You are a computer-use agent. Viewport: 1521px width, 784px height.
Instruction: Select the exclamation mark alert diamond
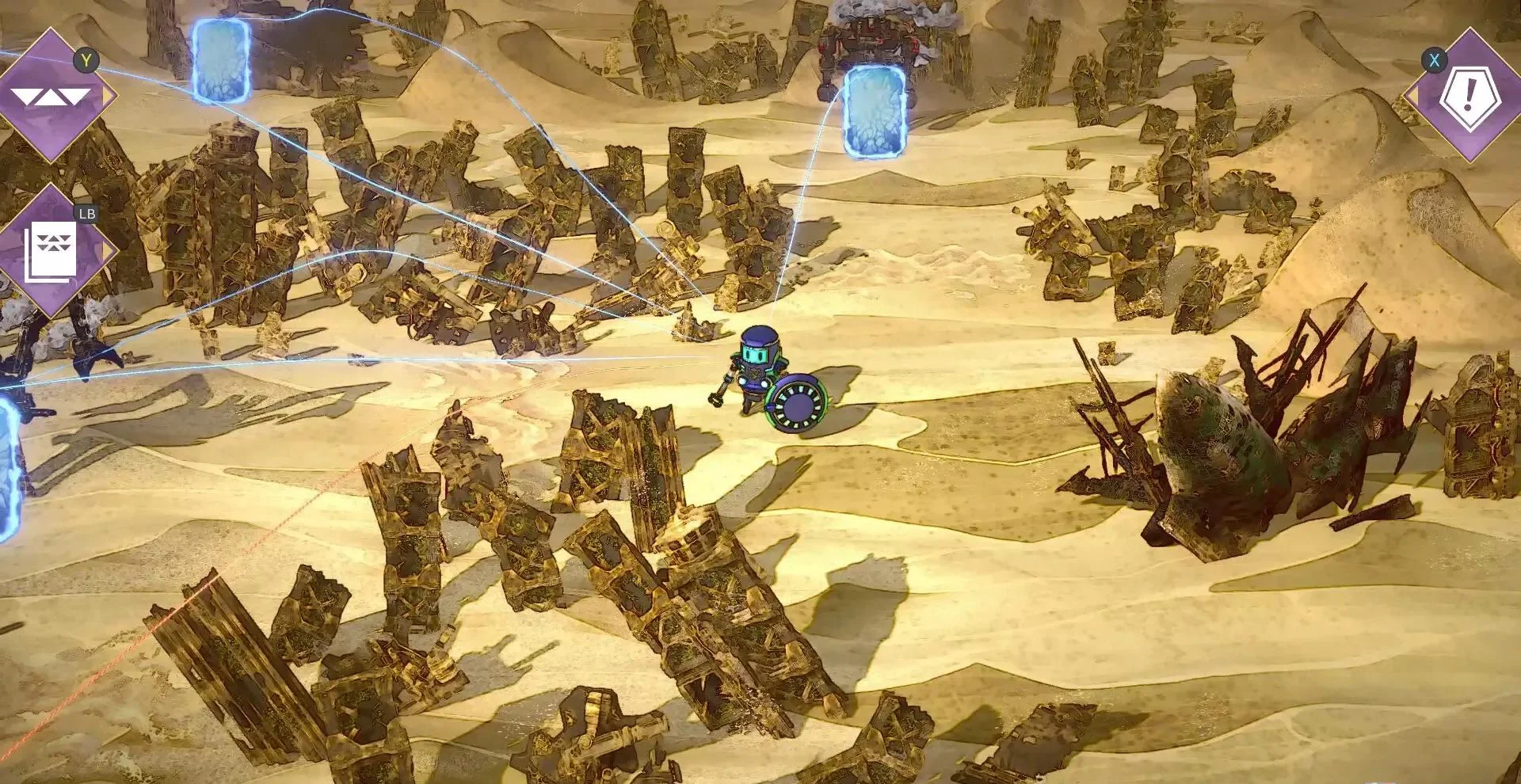tap(1469, 95)
